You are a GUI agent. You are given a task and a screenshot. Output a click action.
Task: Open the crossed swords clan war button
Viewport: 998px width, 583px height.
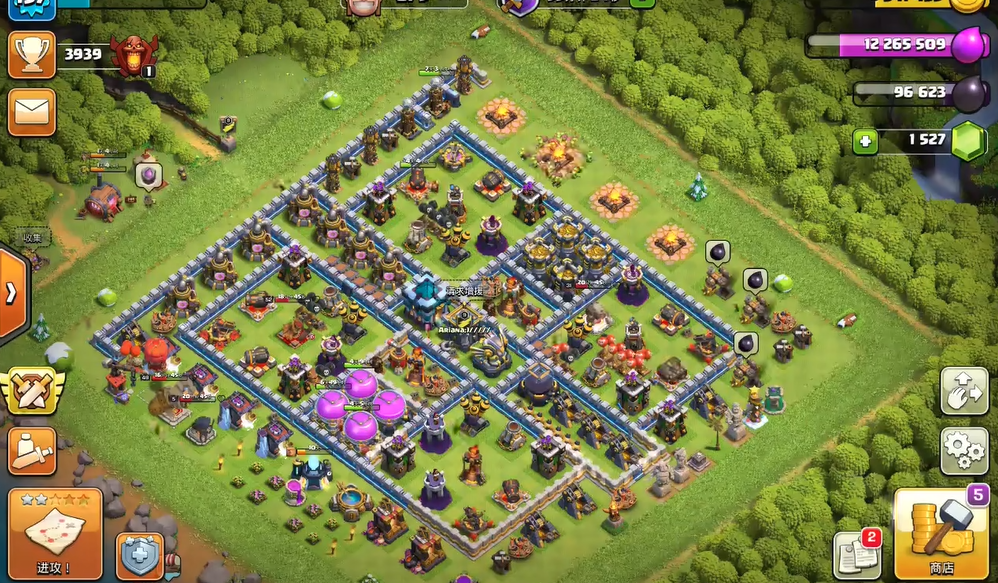[31, 390]
